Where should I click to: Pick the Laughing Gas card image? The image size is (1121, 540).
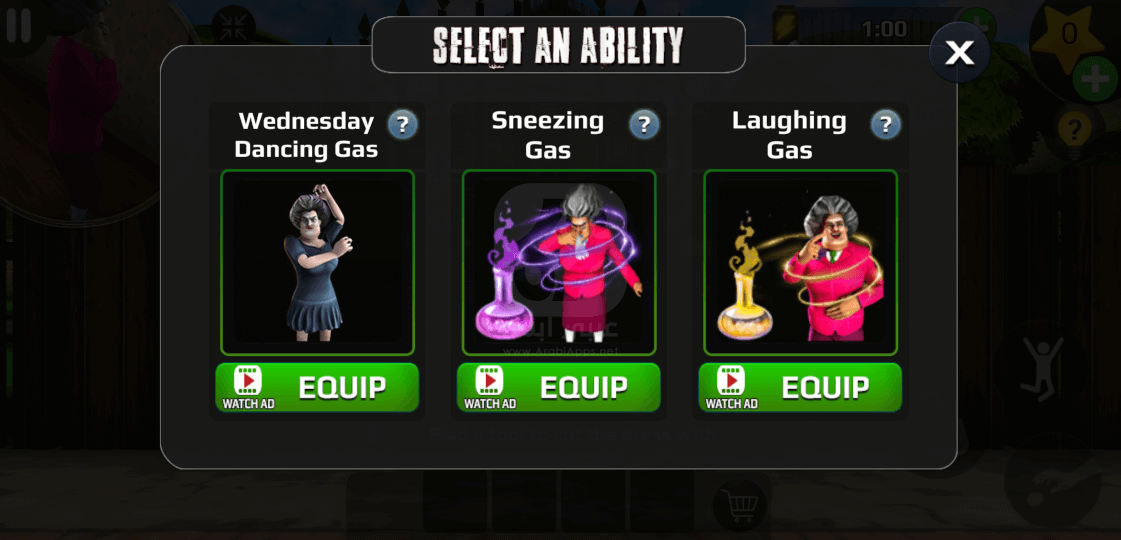click(x=800, y=262)
